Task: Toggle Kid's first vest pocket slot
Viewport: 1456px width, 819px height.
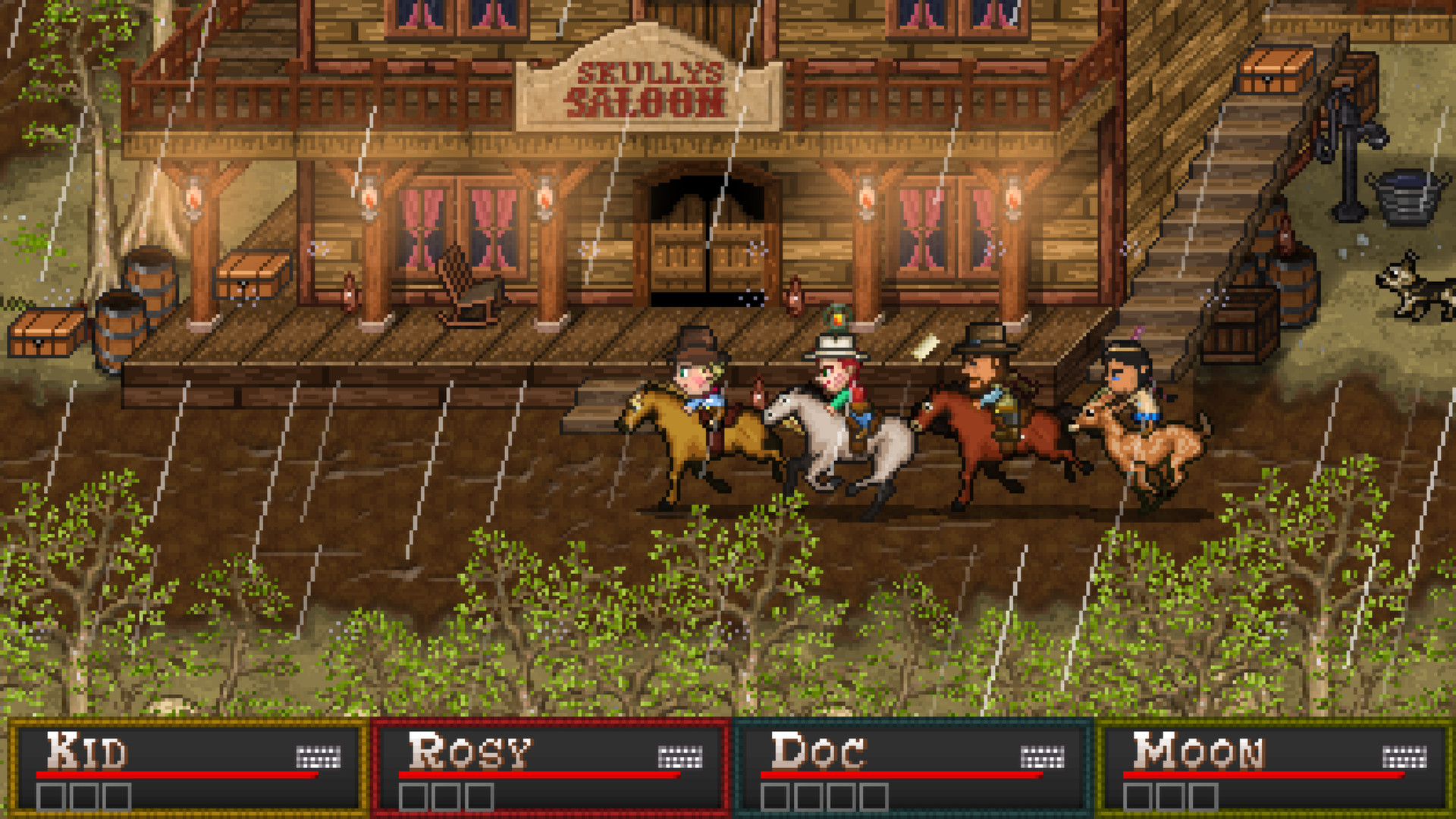Action: (x=49, y=797)
